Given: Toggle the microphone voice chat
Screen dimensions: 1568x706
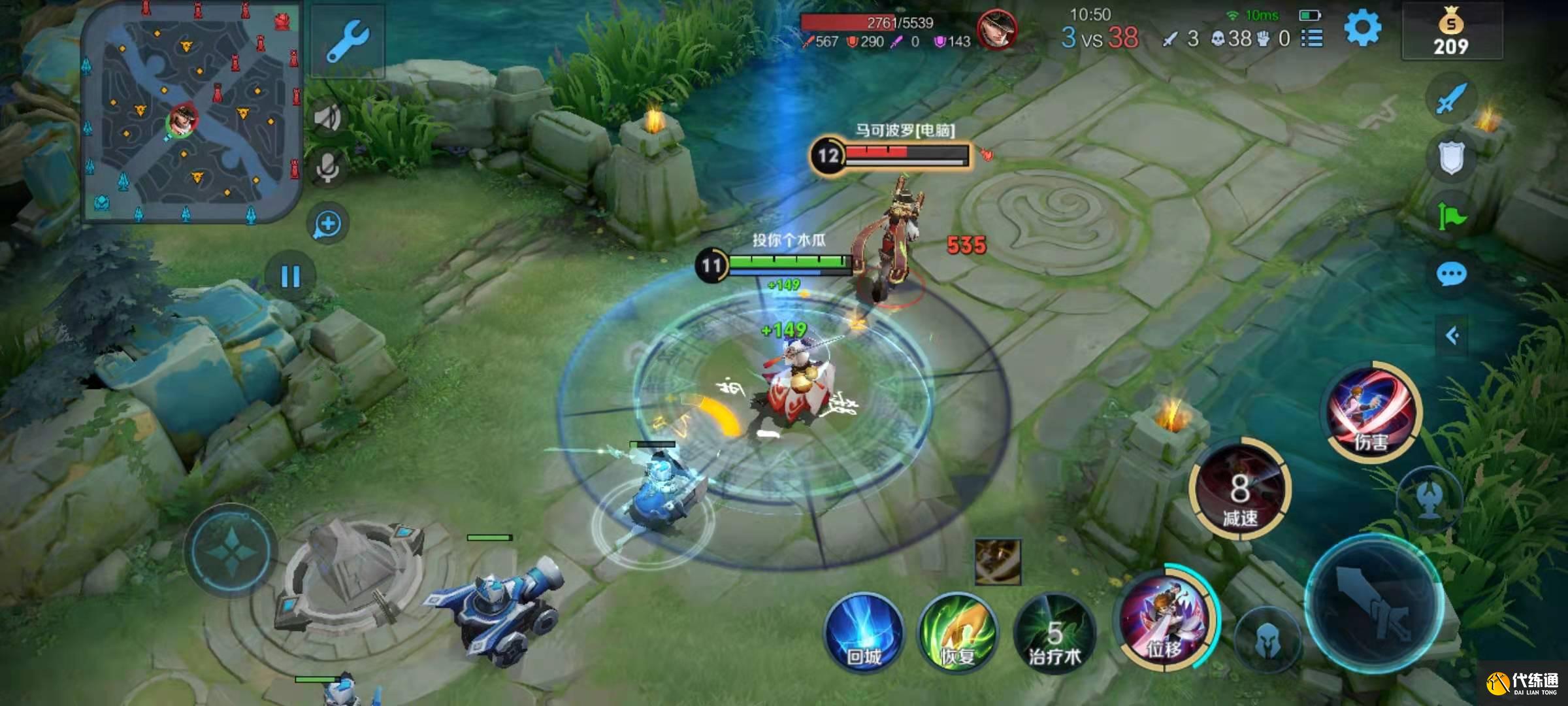Looking at the screenshot, I should [327, 167].
